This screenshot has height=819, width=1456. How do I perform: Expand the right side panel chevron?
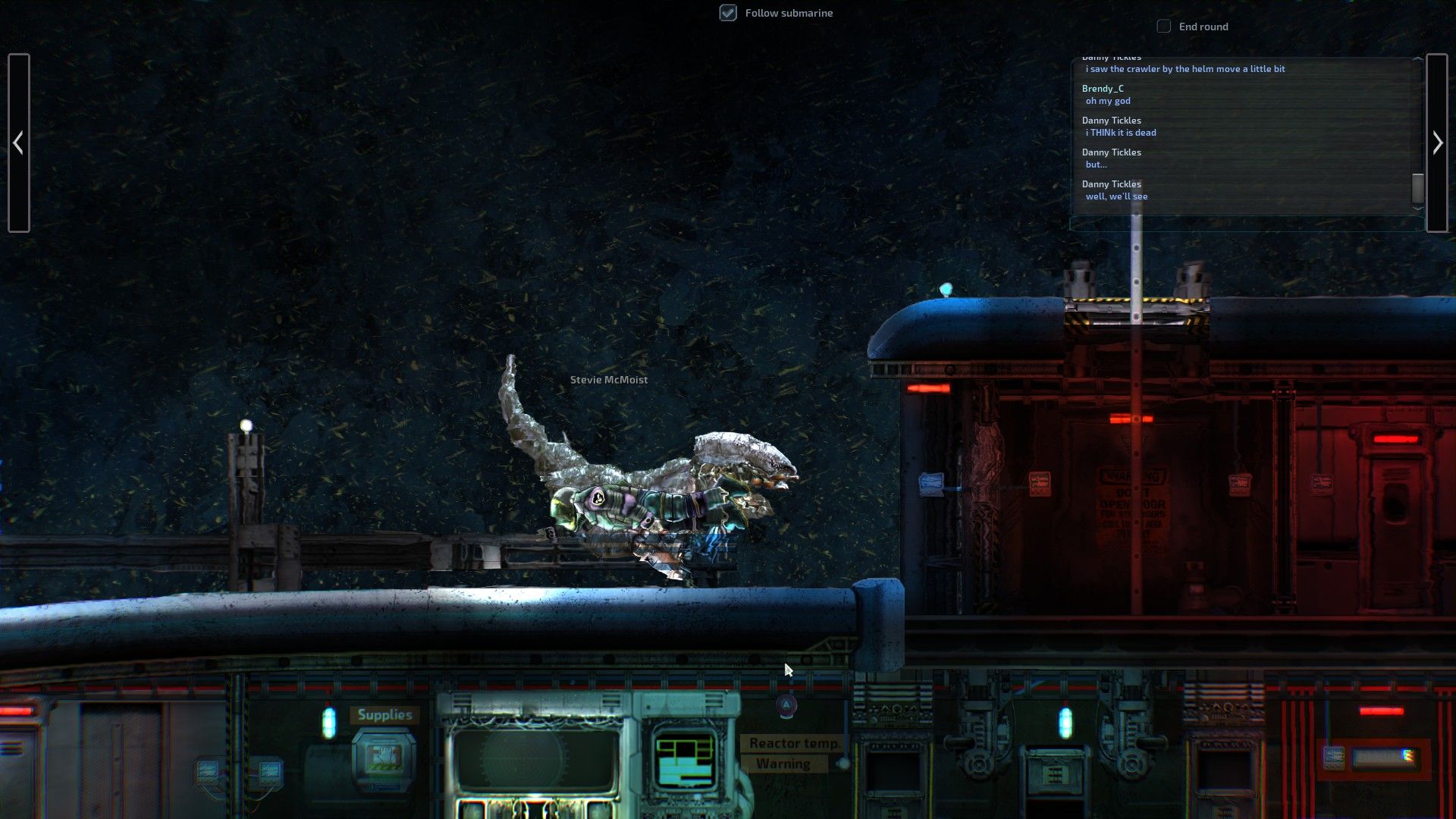(x=1438, y=142)
